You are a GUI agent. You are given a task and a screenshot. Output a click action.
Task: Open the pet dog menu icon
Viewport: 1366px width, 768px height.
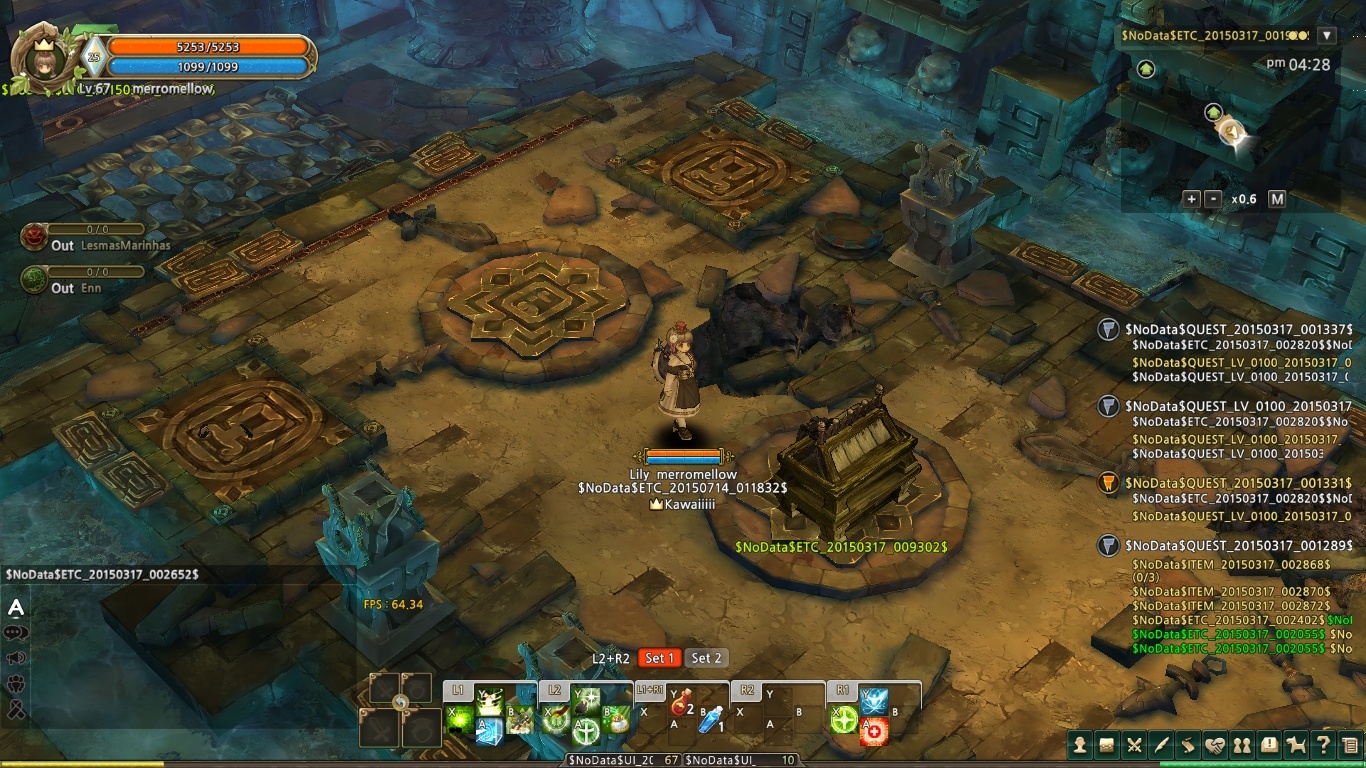point(1296,744)
